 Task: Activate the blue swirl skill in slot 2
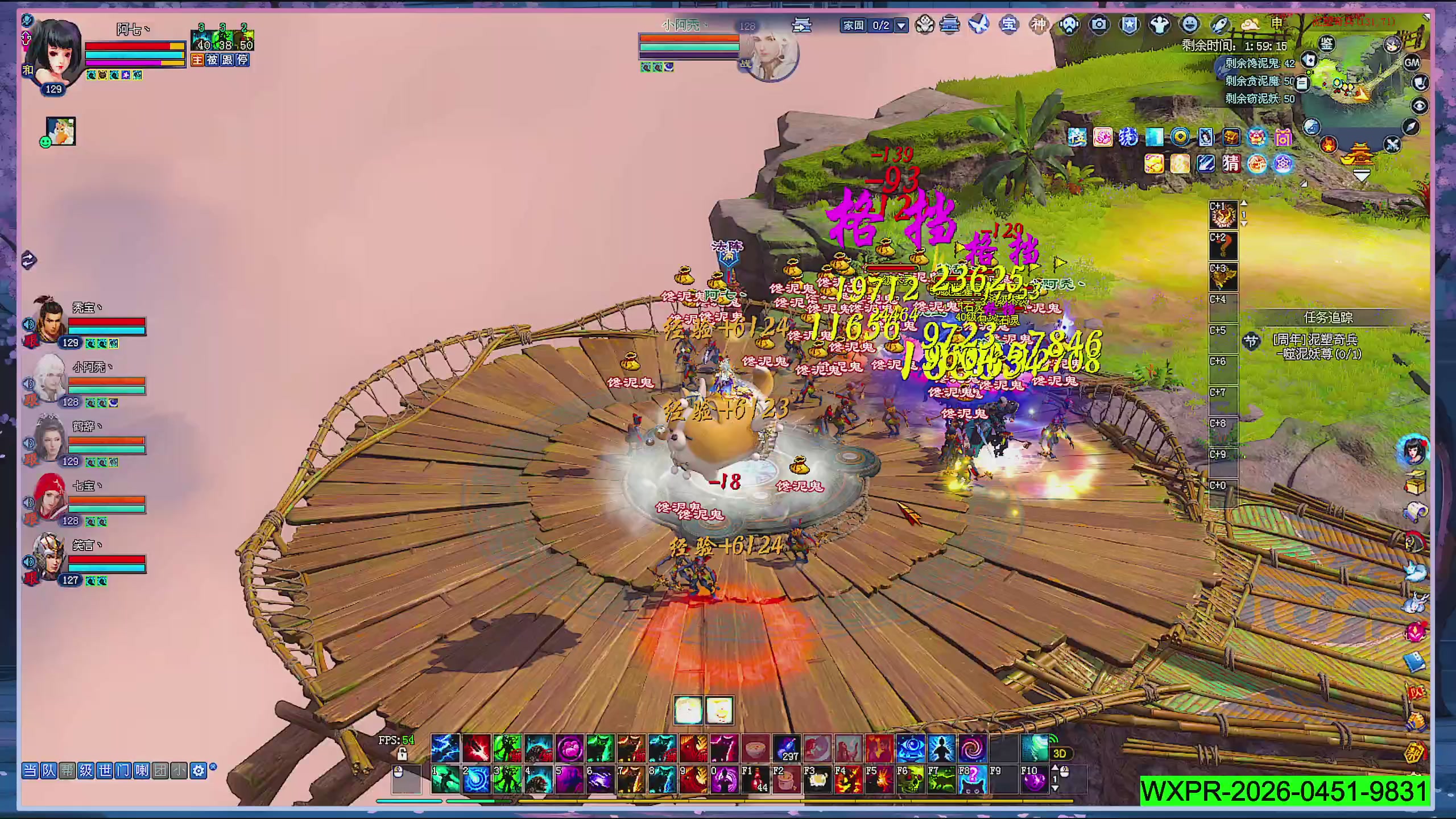476,780
